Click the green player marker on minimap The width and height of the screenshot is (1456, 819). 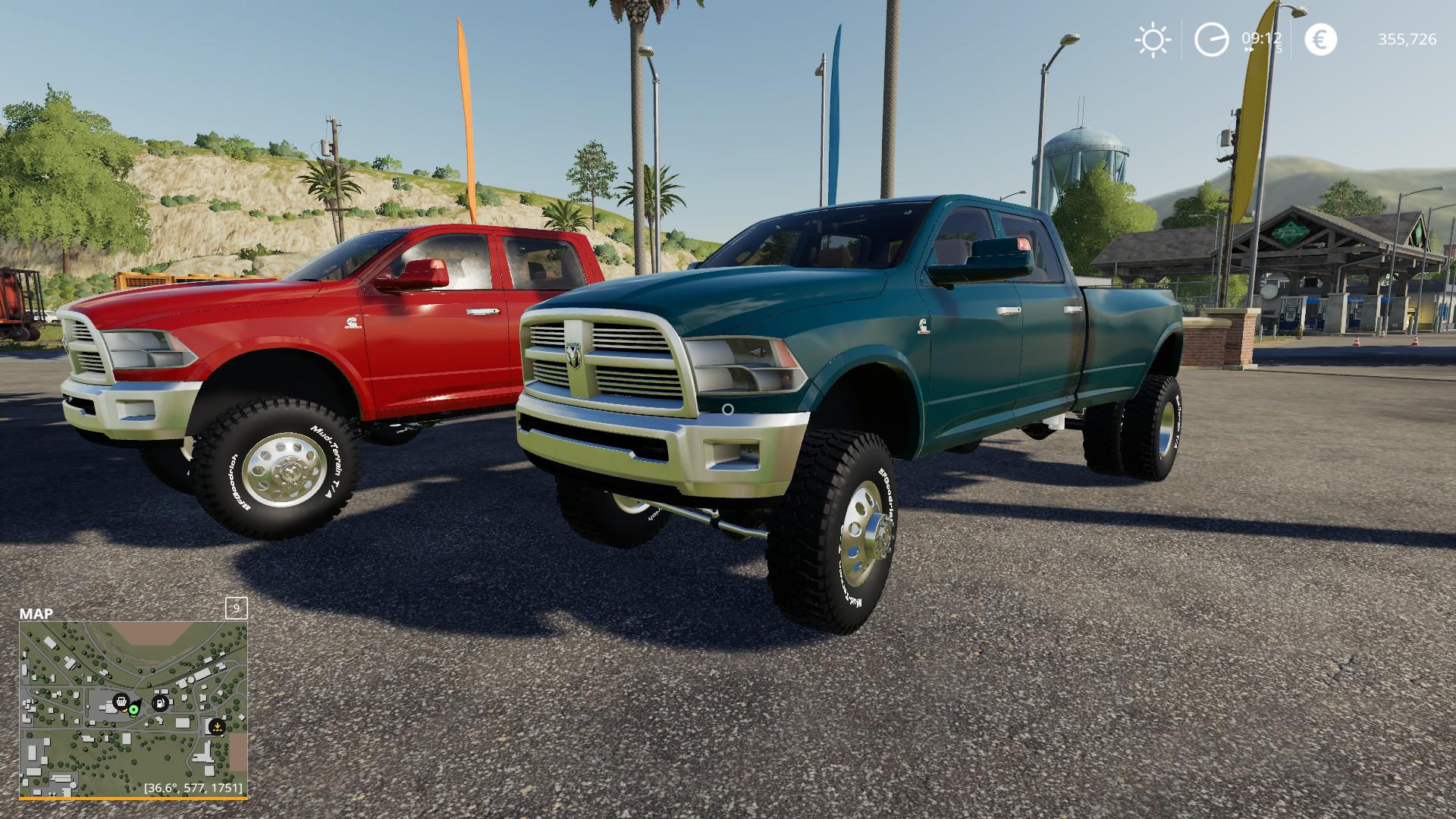pyautogui.click(x=134, y=710)
